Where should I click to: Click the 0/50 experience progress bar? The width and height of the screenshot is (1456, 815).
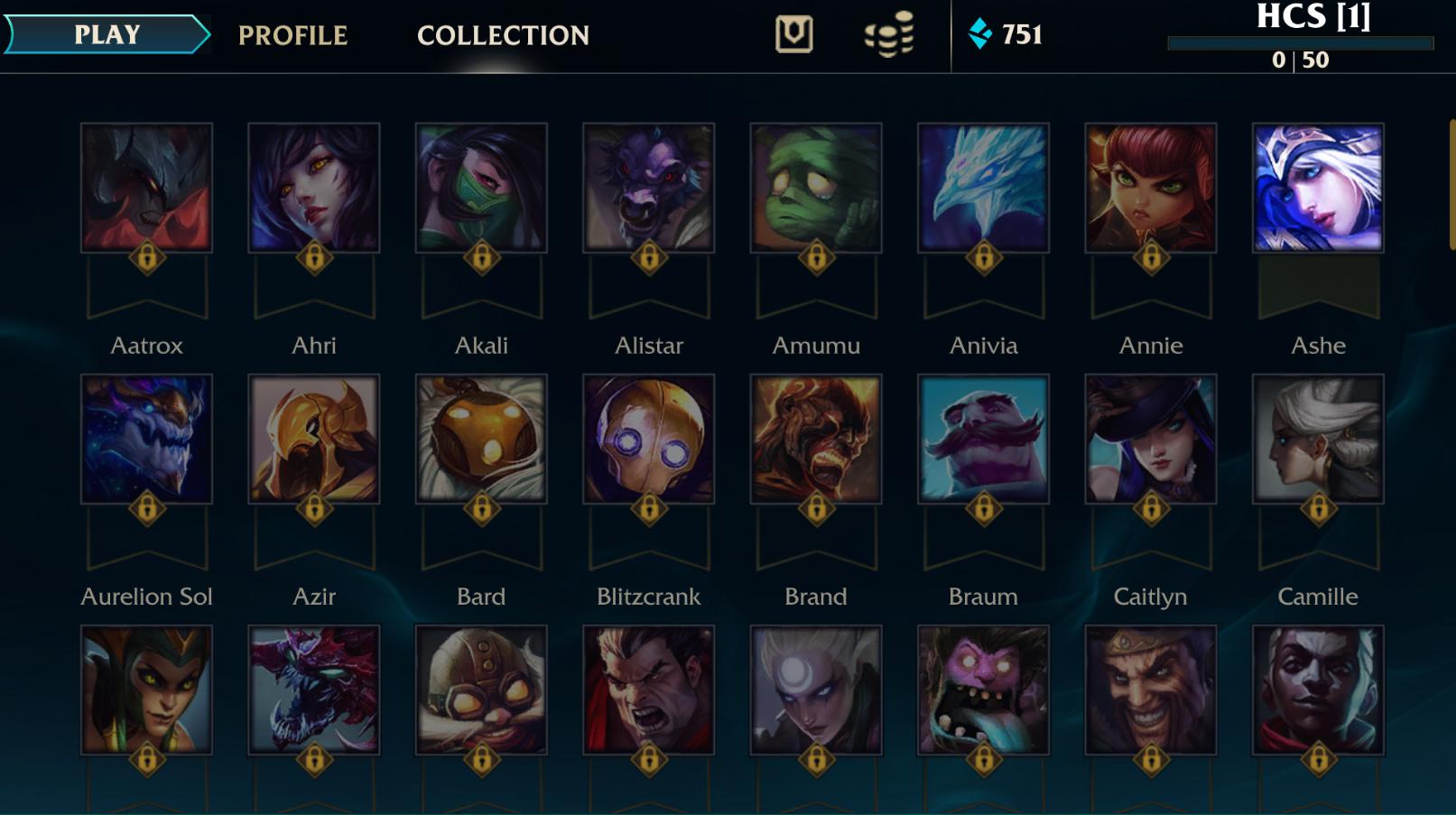(x=1300, y=41)
